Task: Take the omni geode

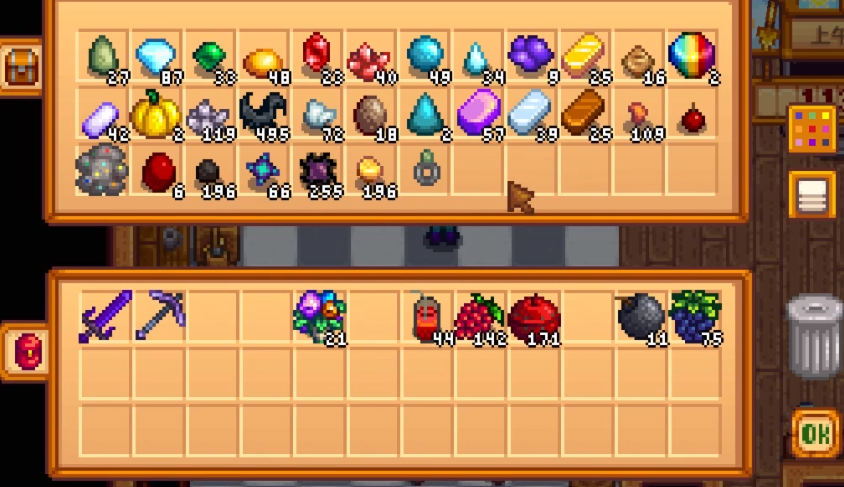Action: tap(102, 170)
